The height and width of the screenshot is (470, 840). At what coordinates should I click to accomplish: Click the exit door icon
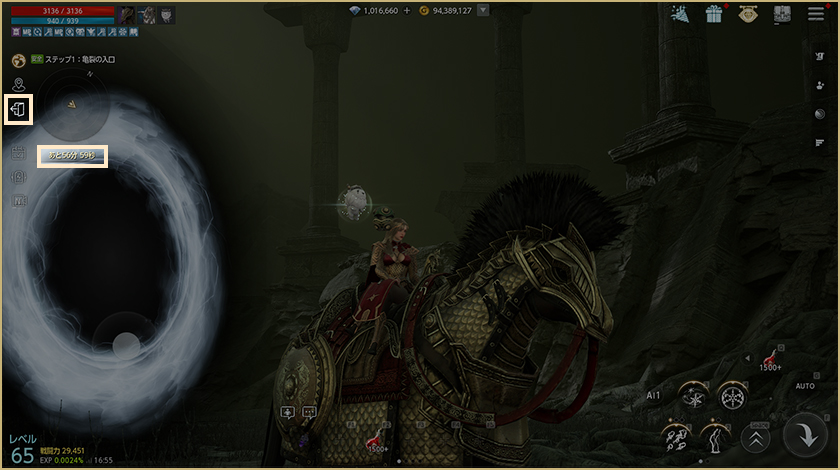click(20, 109)
